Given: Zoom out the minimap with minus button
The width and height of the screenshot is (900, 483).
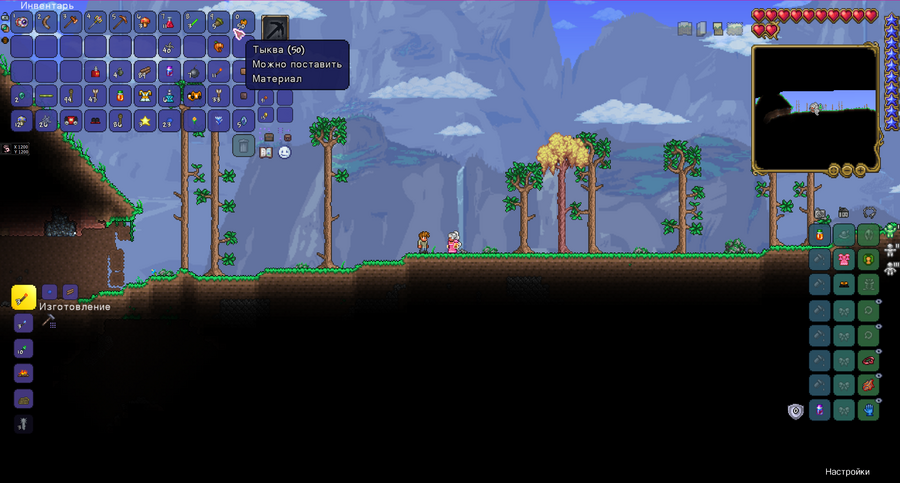Looking at the screenshot, I should coord(847,171).
